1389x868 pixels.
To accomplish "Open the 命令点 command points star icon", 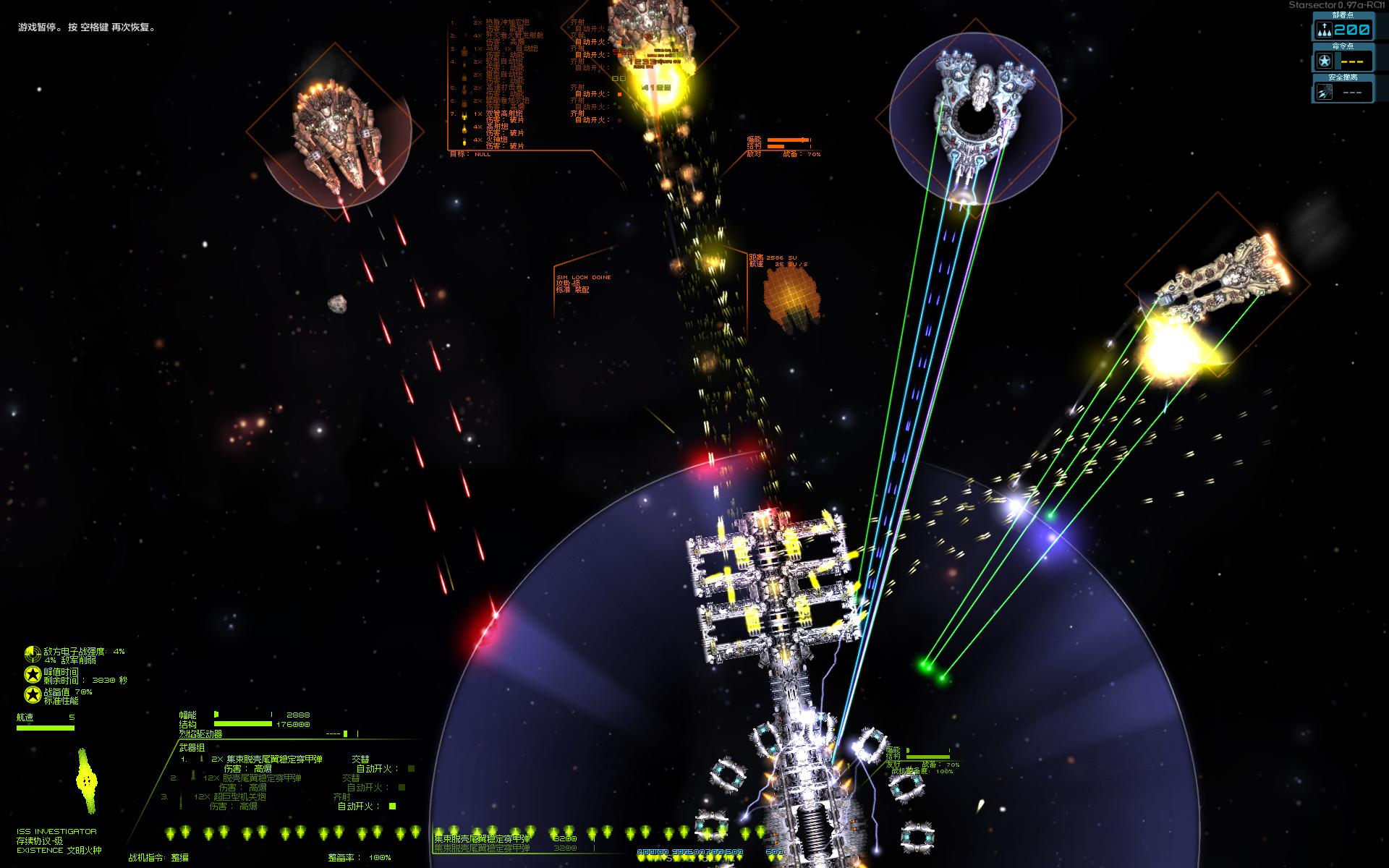I will coord(1324,61).
